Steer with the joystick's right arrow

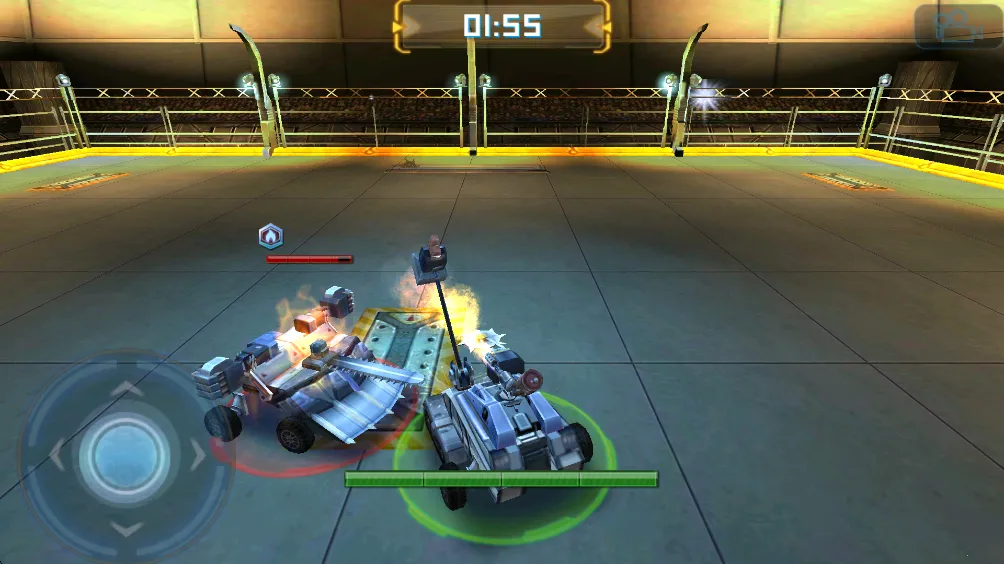(197, 455)
